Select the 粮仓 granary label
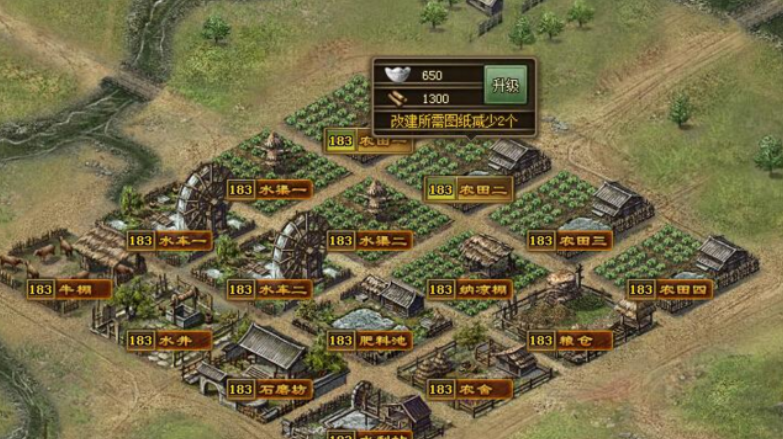This screenshot has width=783, height=439. (x=570, y=340)
